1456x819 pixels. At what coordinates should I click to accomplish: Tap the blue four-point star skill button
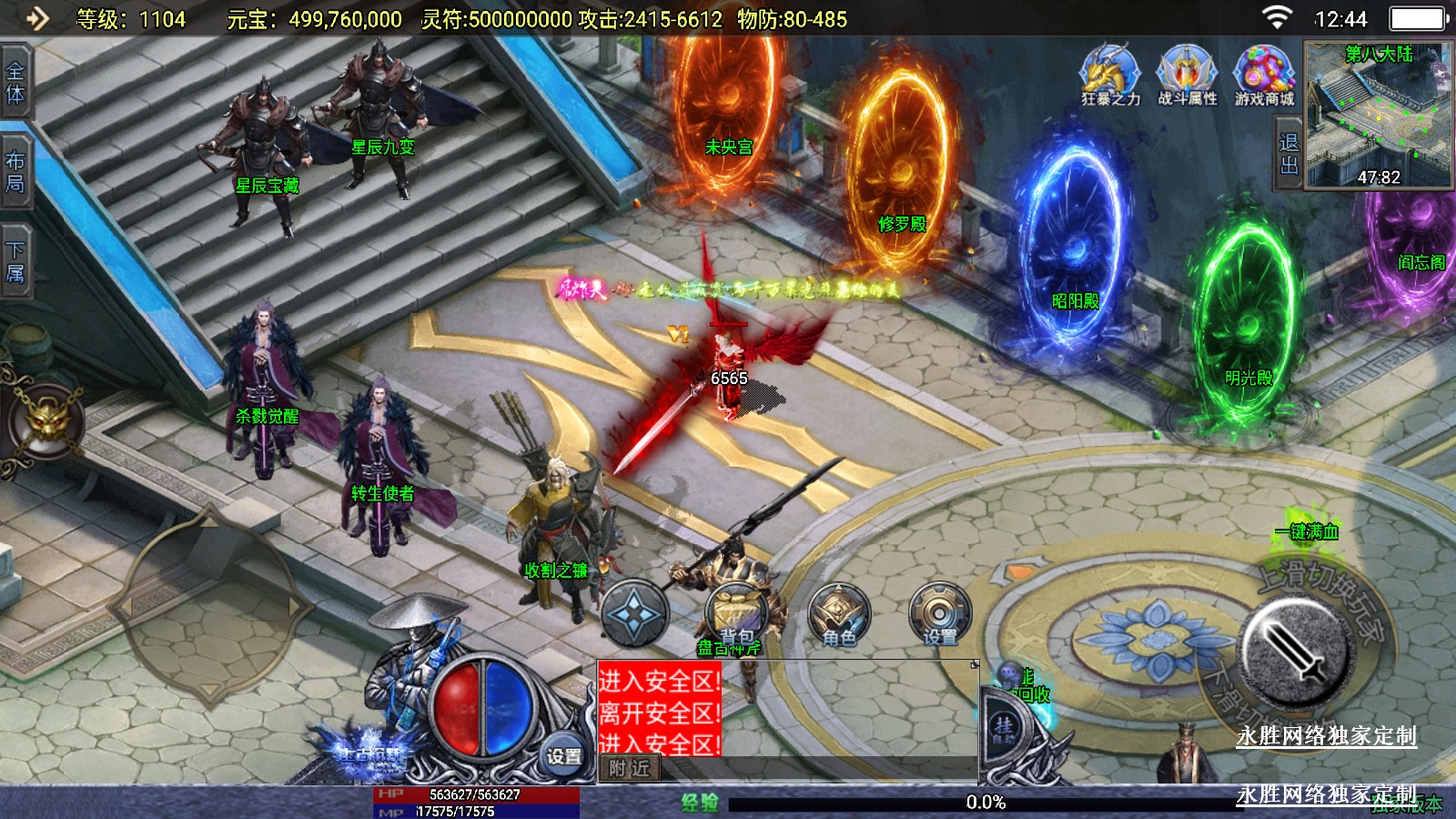pos(635,614)
